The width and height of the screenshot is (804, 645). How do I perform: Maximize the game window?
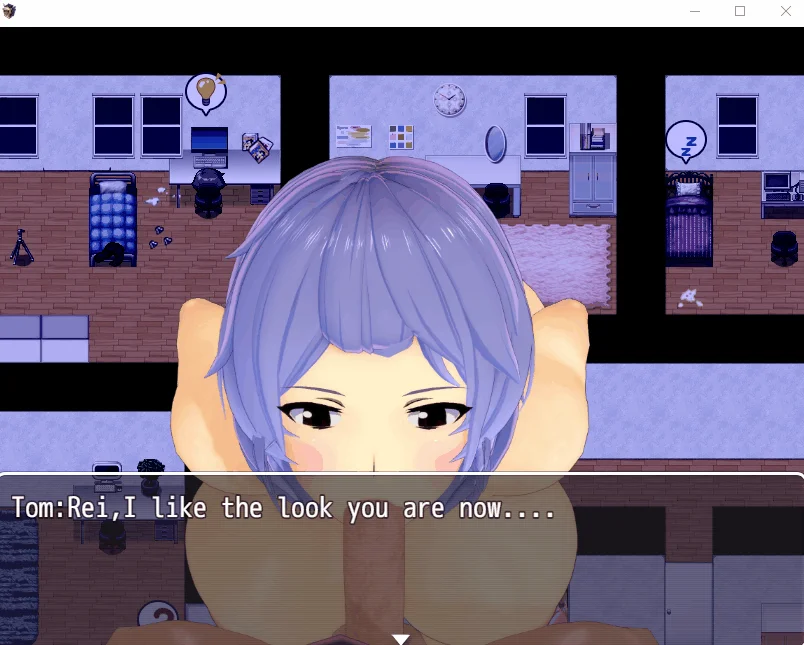tap(740, 12)
